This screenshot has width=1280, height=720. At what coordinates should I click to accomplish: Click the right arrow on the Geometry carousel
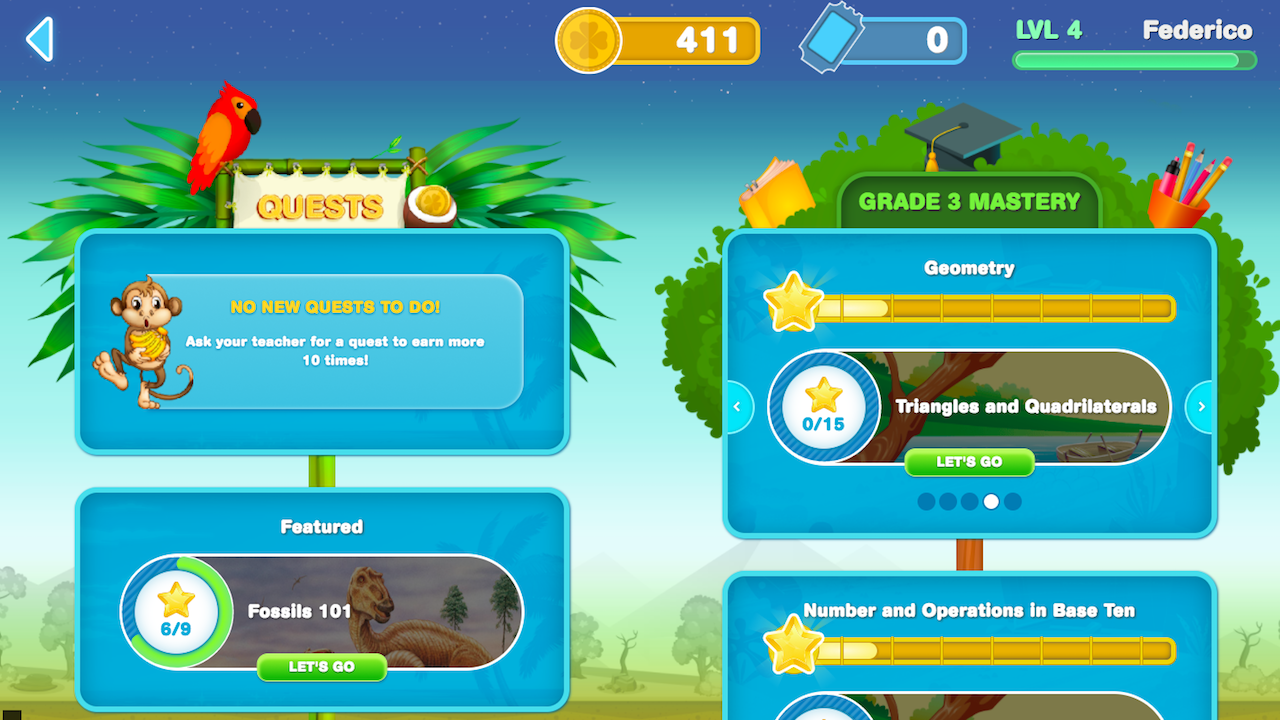[x=1201, y=407]
